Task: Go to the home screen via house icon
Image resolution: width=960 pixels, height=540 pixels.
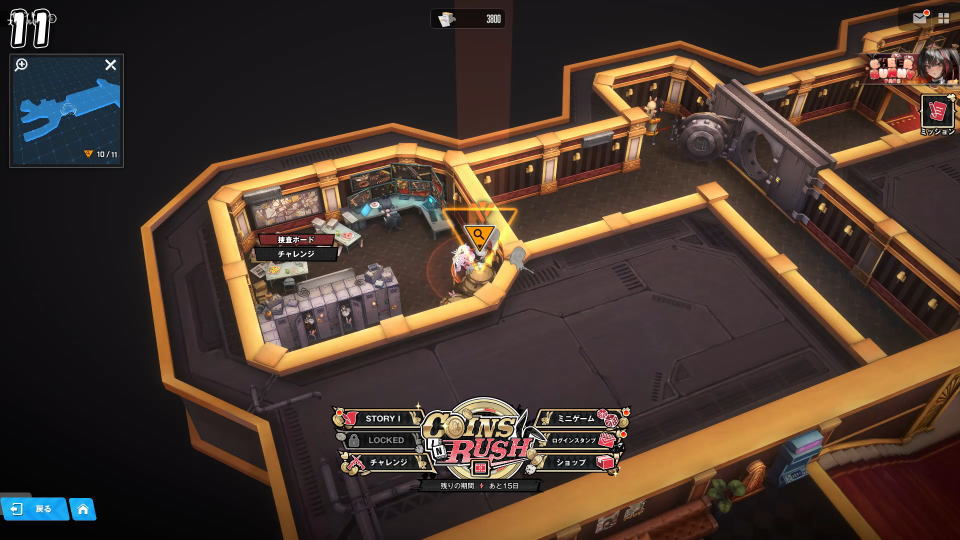Action: (x=83, y=509)
